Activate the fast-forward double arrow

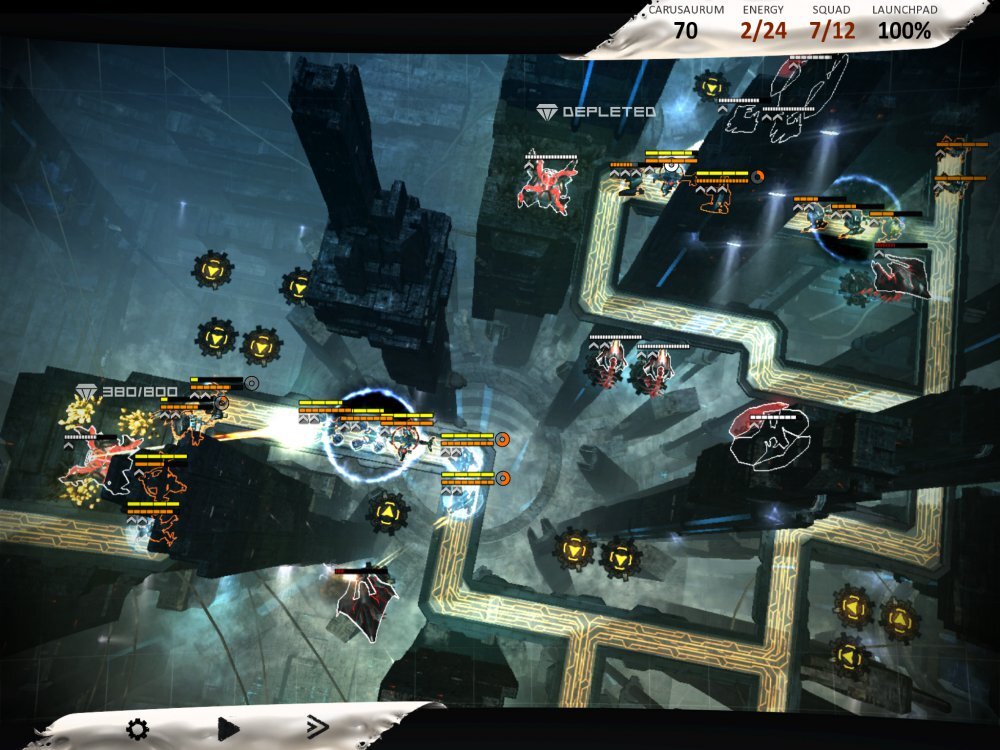click(317, 728)
